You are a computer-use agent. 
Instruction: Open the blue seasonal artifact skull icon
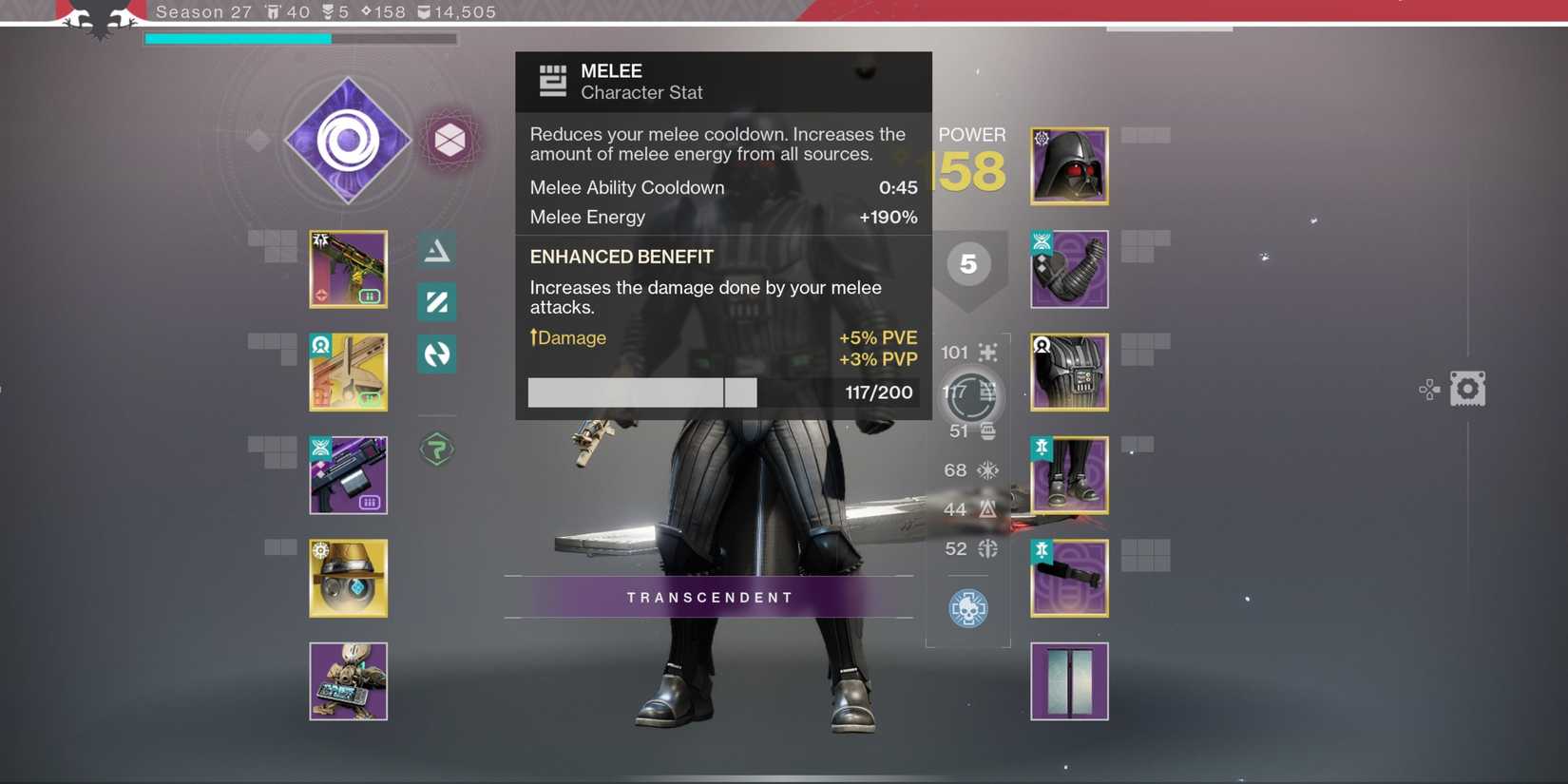pyautogui.click(x=967, y=609)
